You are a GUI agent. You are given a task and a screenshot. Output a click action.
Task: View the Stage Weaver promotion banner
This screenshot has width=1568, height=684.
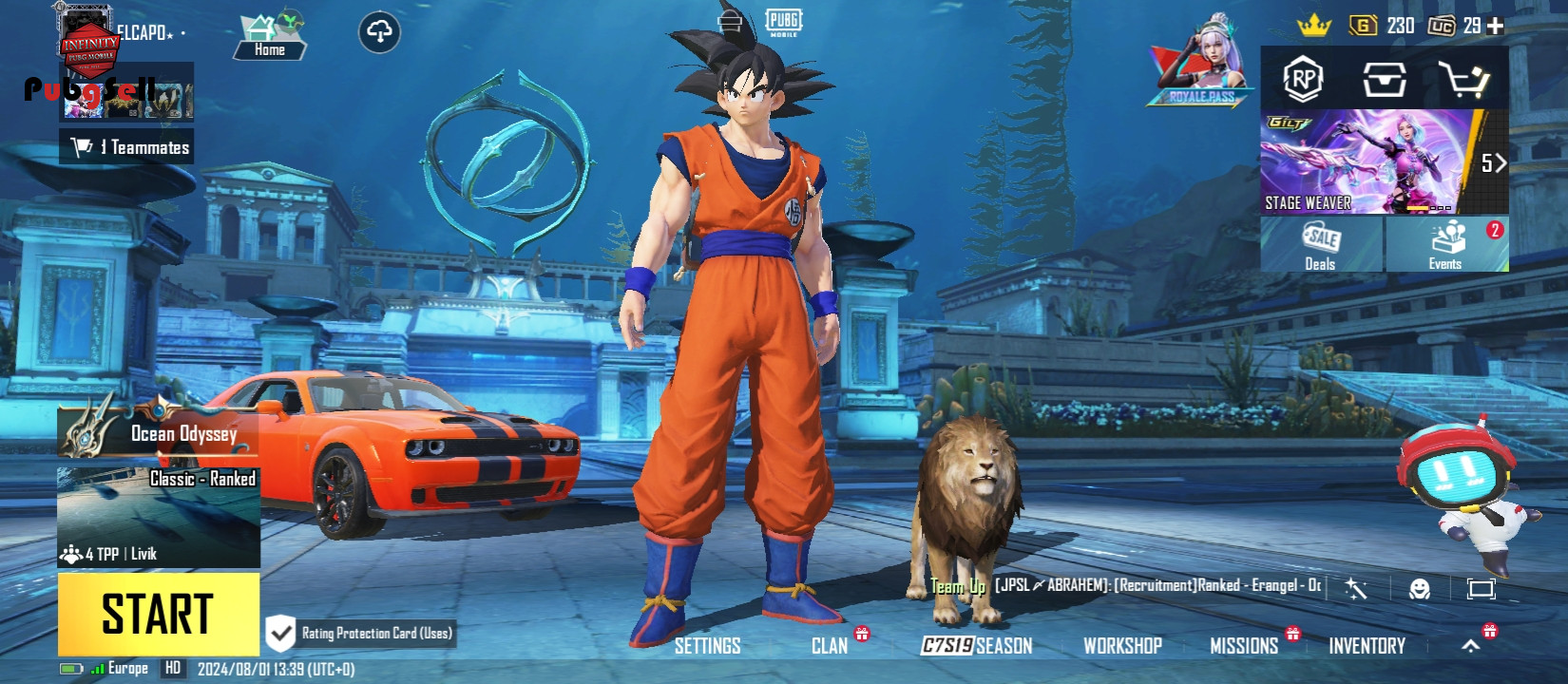pyautogui.click(x=1368, y=161)
